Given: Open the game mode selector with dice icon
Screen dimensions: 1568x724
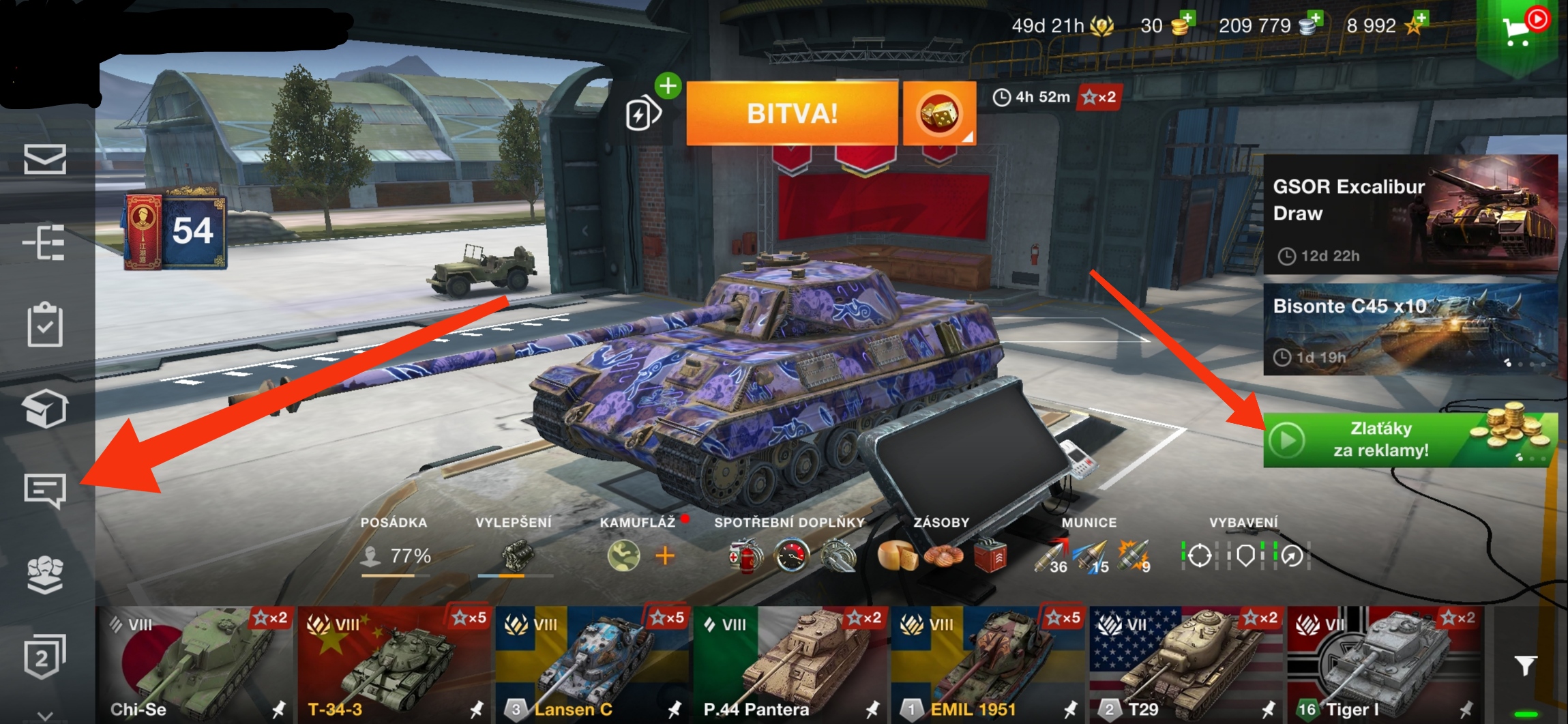Looking at the screenshot, I should pyautogui.click(x=938, y=113).
